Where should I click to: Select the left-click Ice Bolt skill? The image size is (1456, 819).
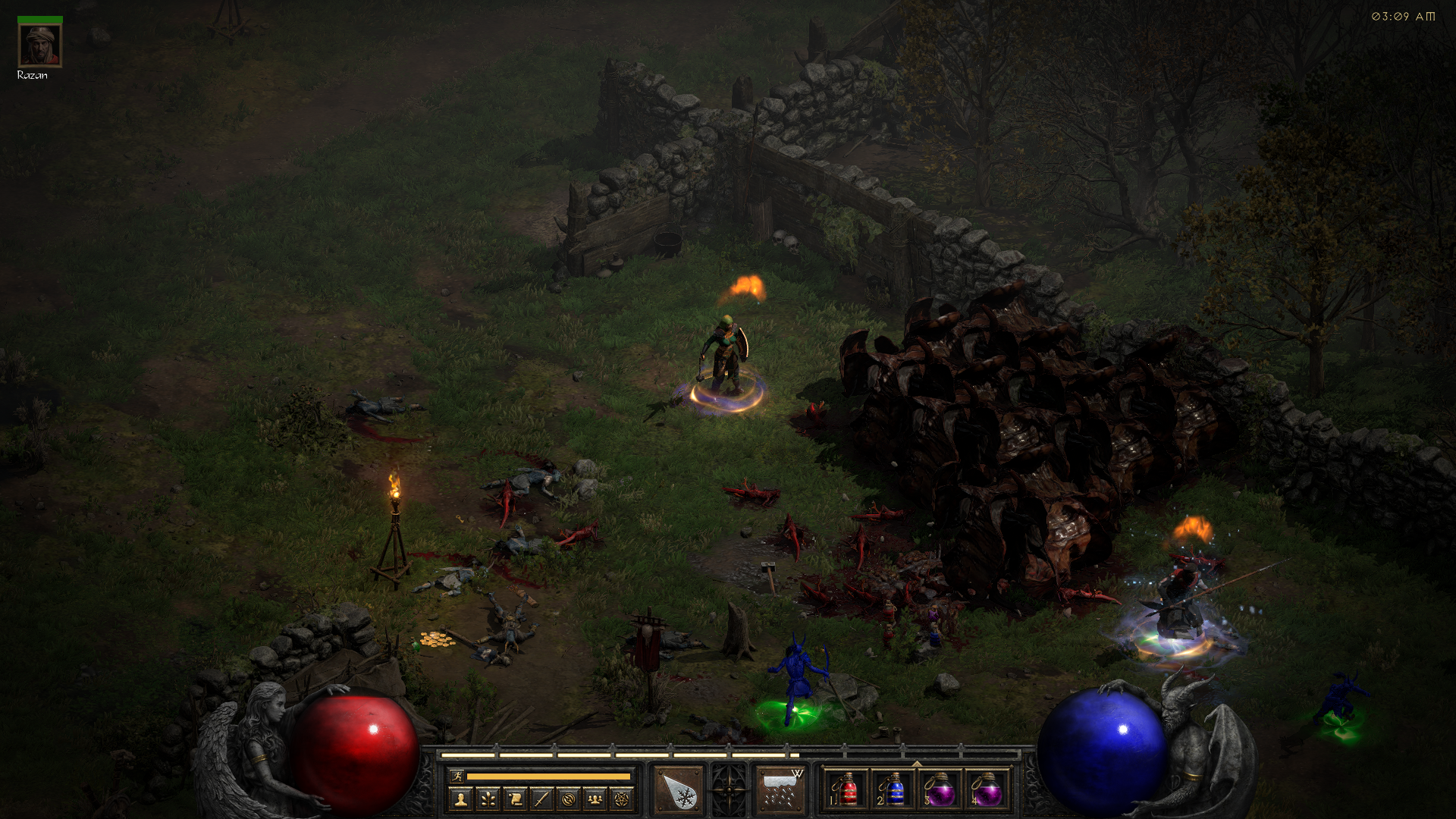pos(678,790)
